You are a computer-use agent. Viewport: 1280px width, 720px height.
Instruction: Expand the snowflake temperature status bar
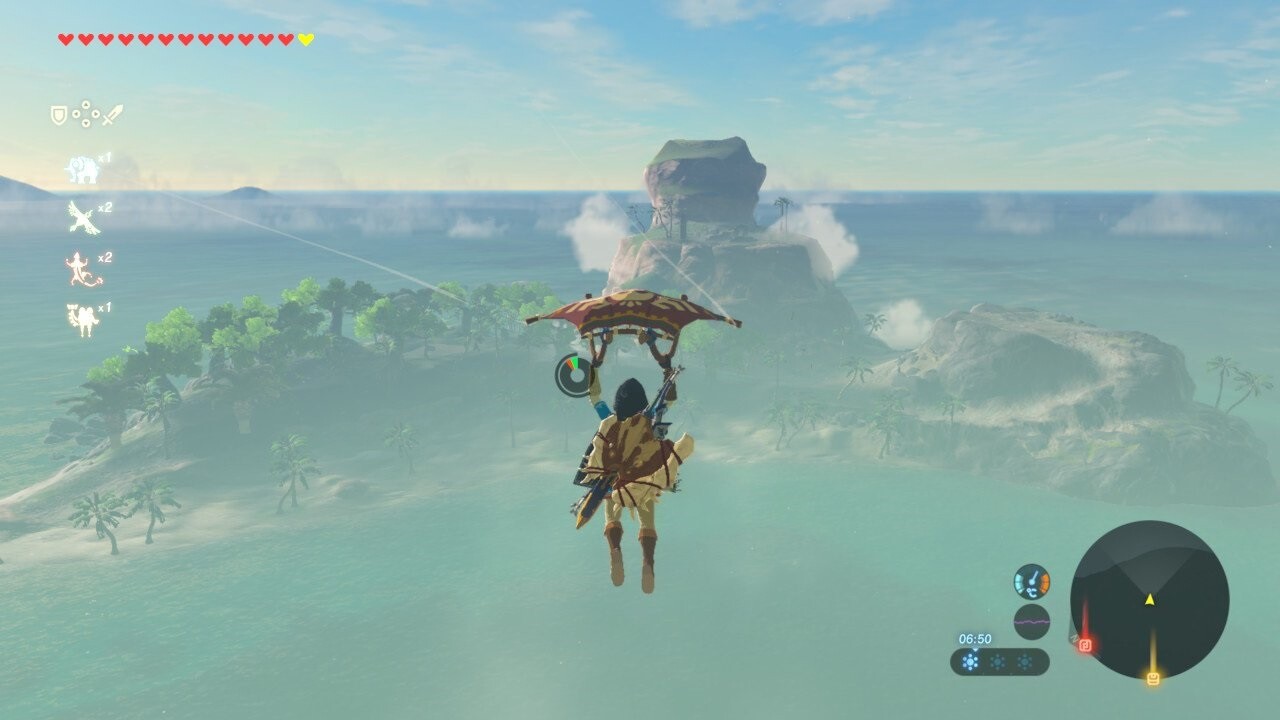(x=1000, y=662)
